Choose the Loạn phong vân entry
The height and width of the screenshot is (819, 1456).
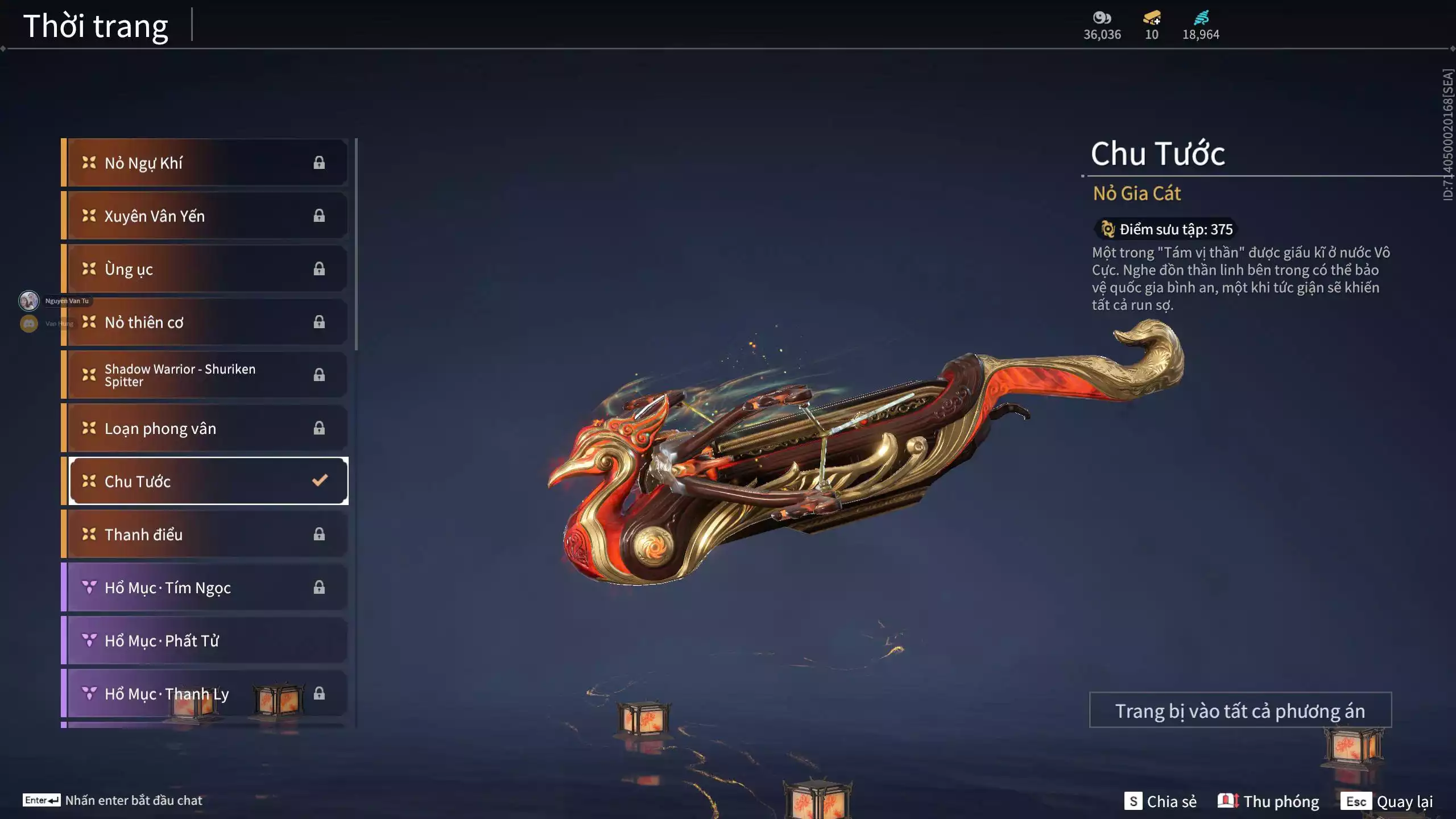click(x=205, y=428)
